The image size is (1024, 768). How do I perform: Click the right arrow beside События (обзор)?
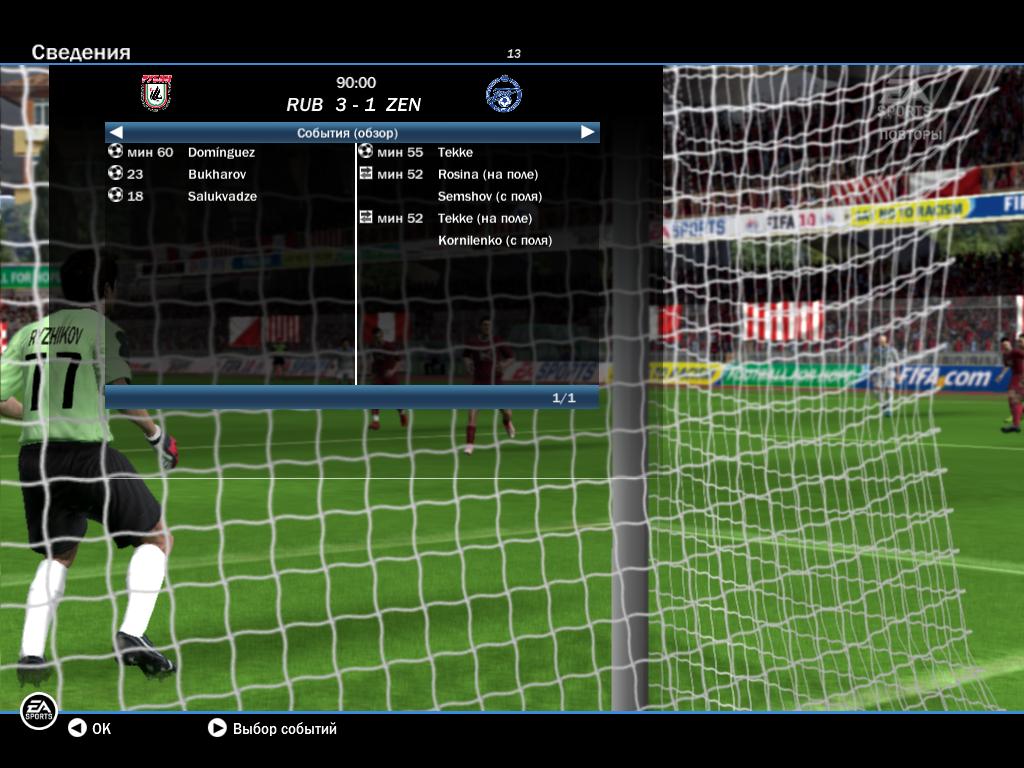click(x=587, y=132)
